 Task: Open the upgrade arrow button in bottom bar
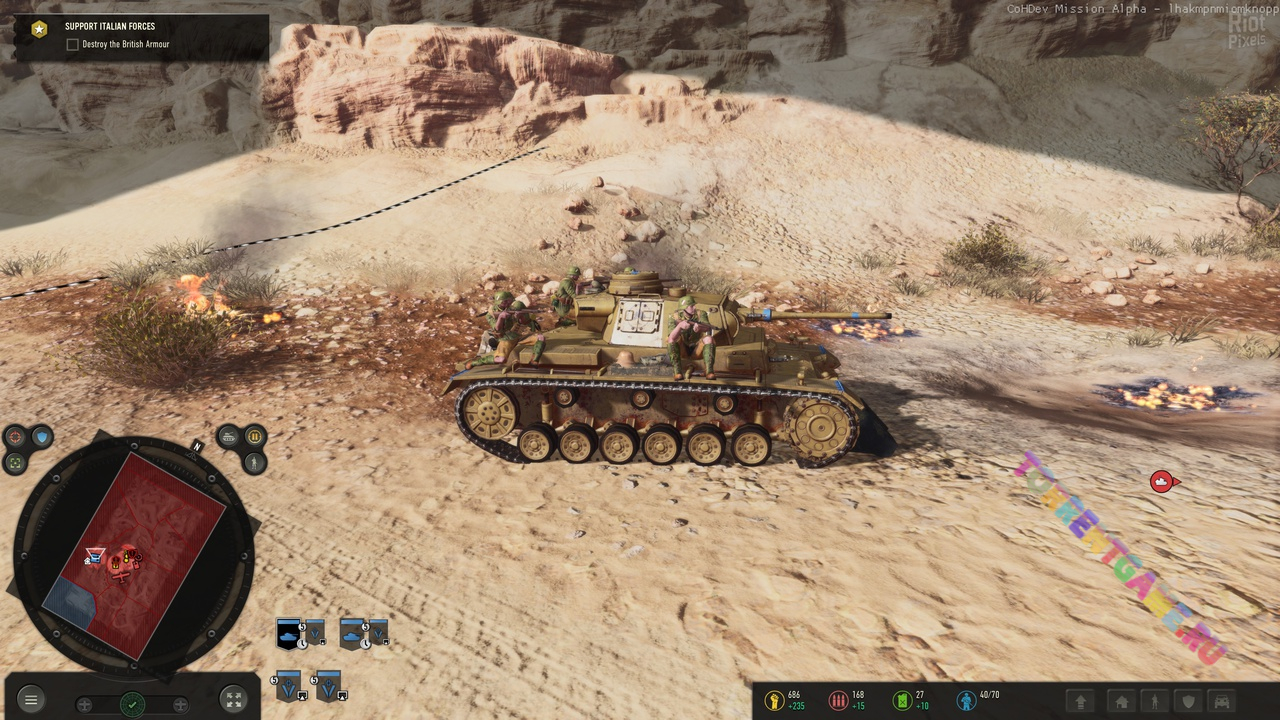tap(1080, 702)
